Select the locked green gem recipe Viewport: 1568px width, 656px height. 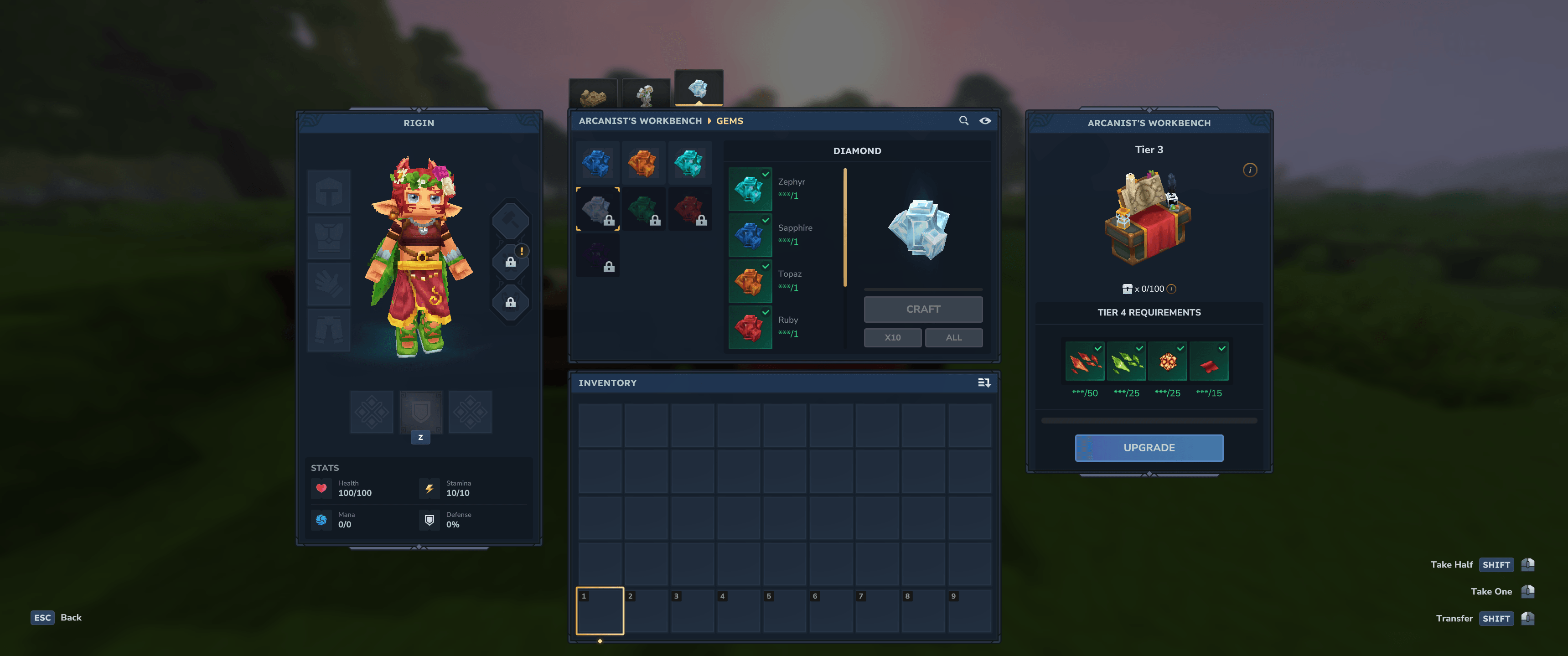tap(643, 209)
